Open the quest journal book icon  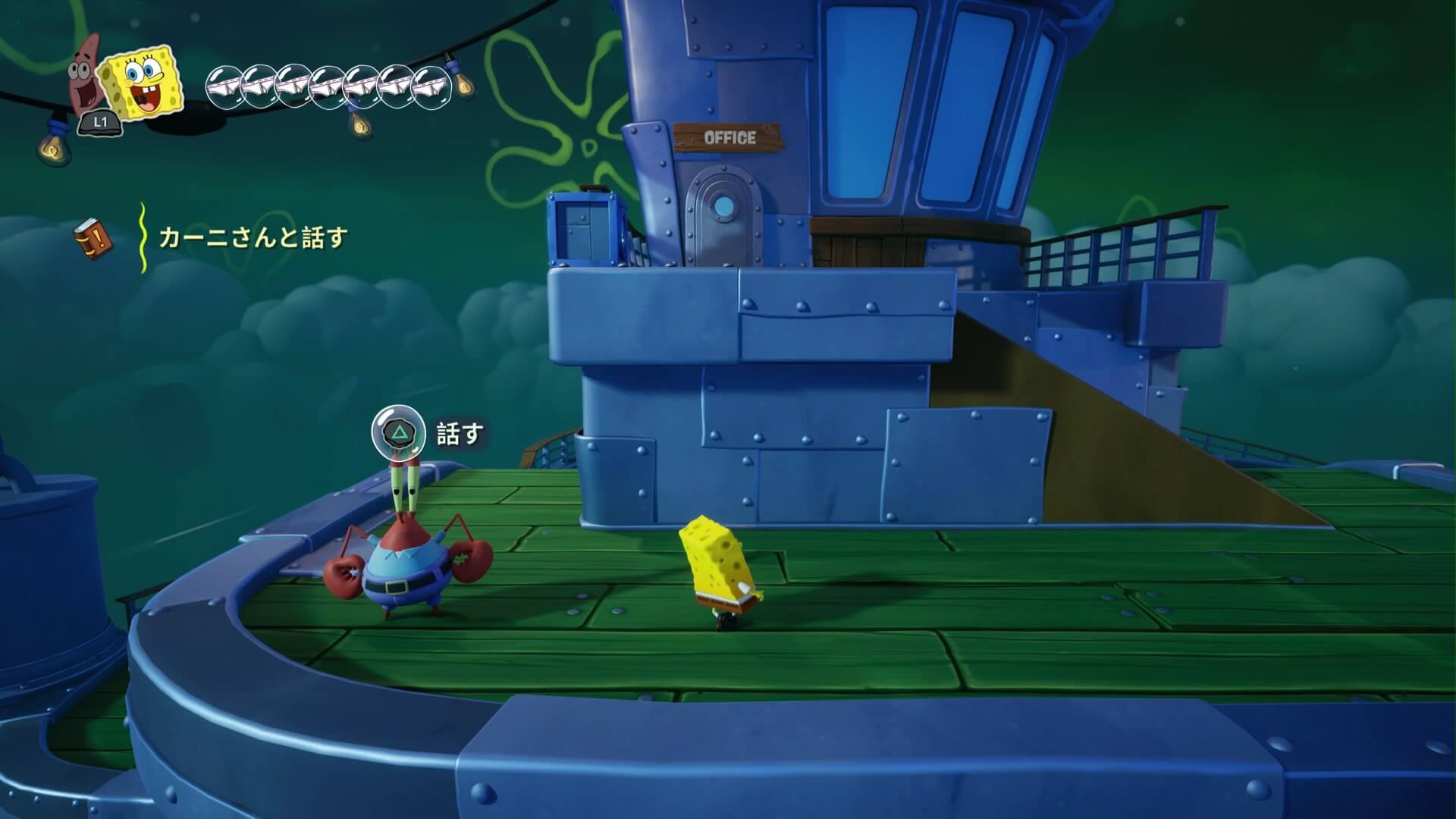click(x=93, y=237)
